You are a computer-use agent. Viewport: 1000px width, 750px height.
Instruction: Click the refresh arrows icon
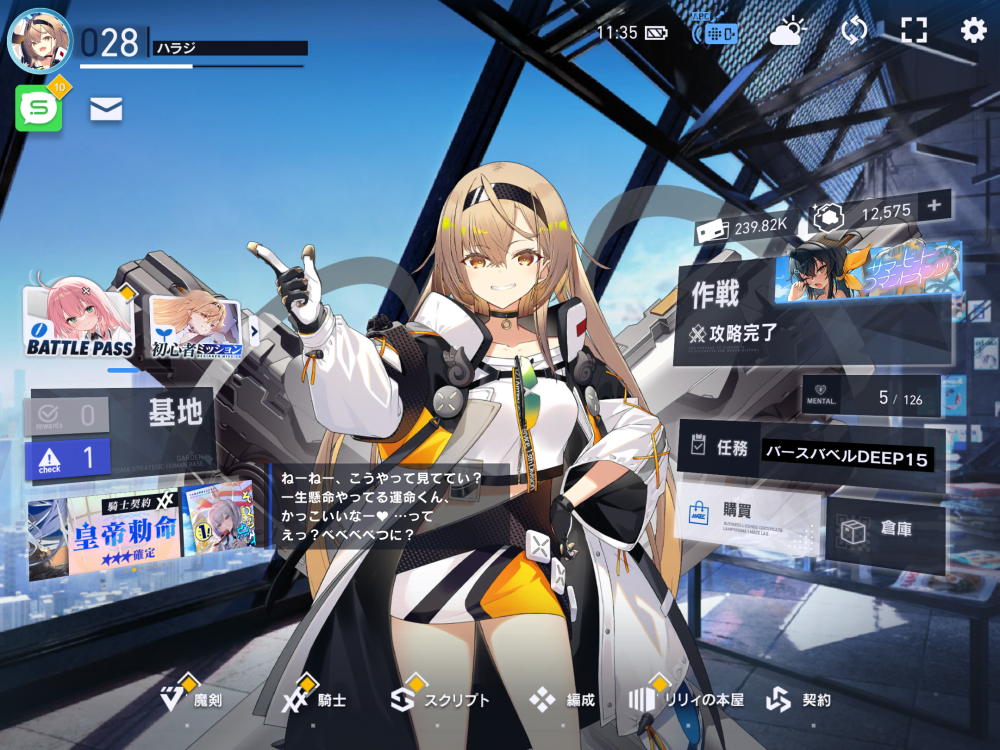click(854, 31)
